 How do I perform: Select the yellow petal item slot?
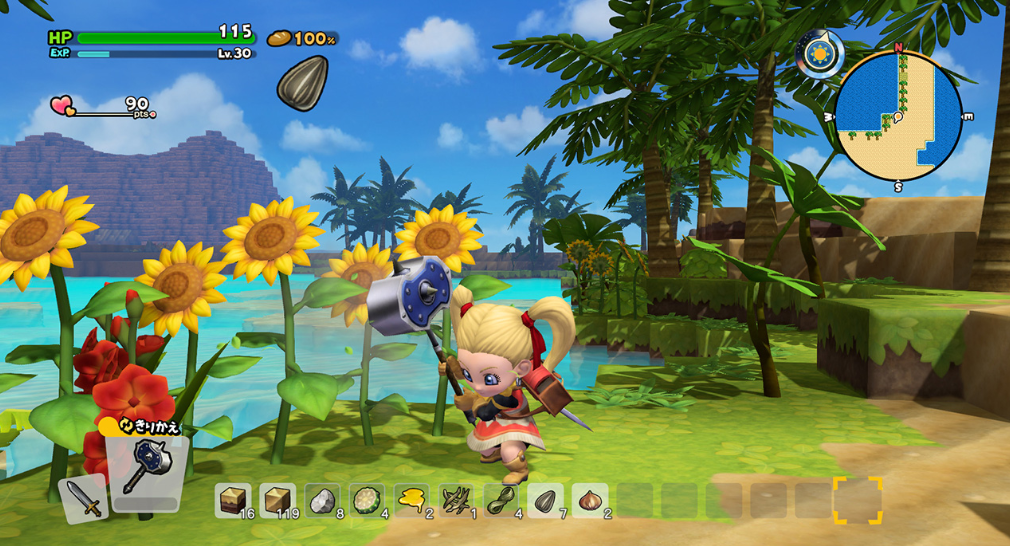point(411,500)
